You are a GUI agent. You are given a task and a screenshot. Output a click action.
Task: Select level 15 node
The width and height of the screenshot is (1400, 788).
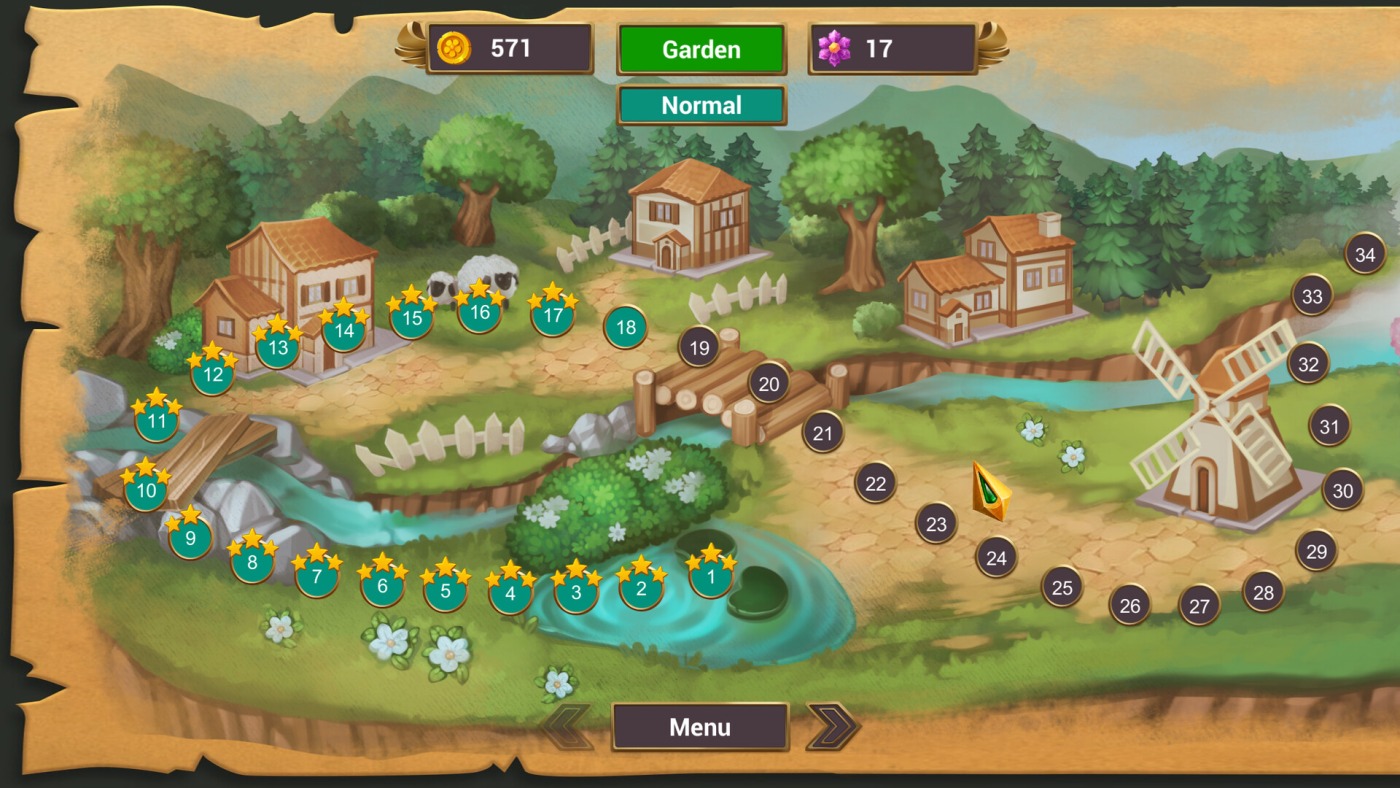pyautogui.click(x=411, y=319)
